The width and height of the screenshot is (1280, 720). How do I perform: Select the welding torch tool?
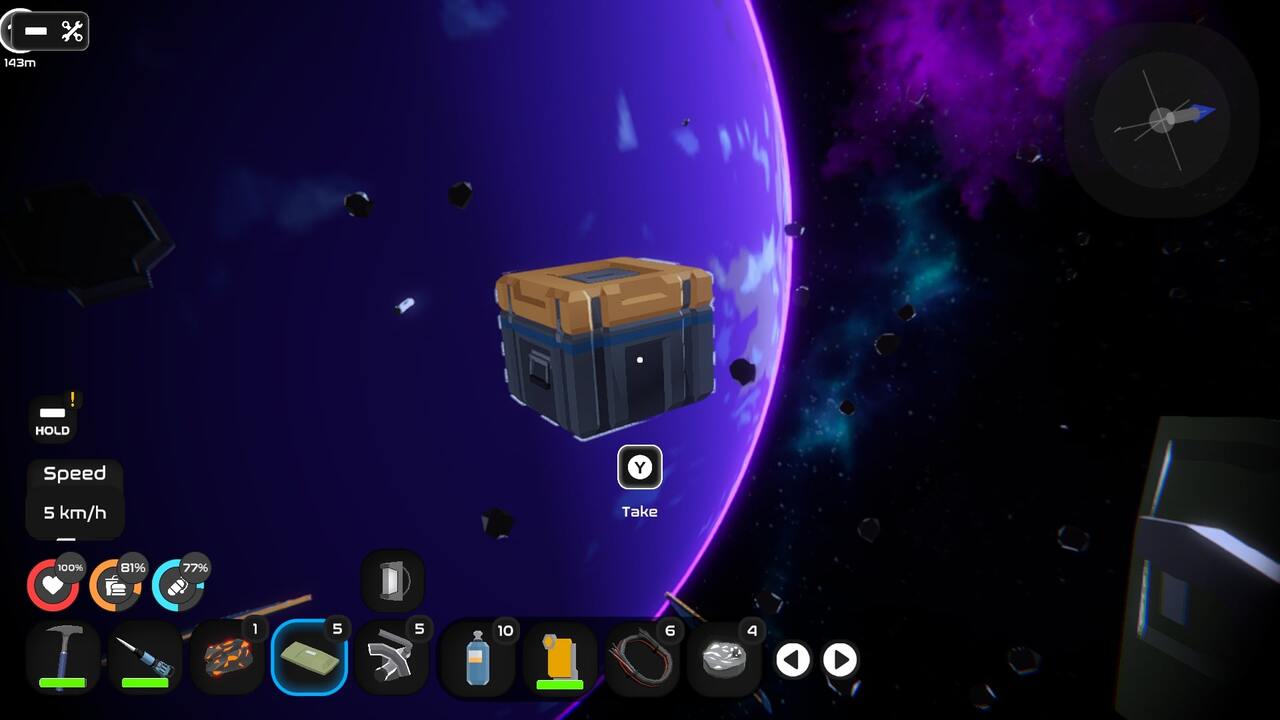(145, 655)
